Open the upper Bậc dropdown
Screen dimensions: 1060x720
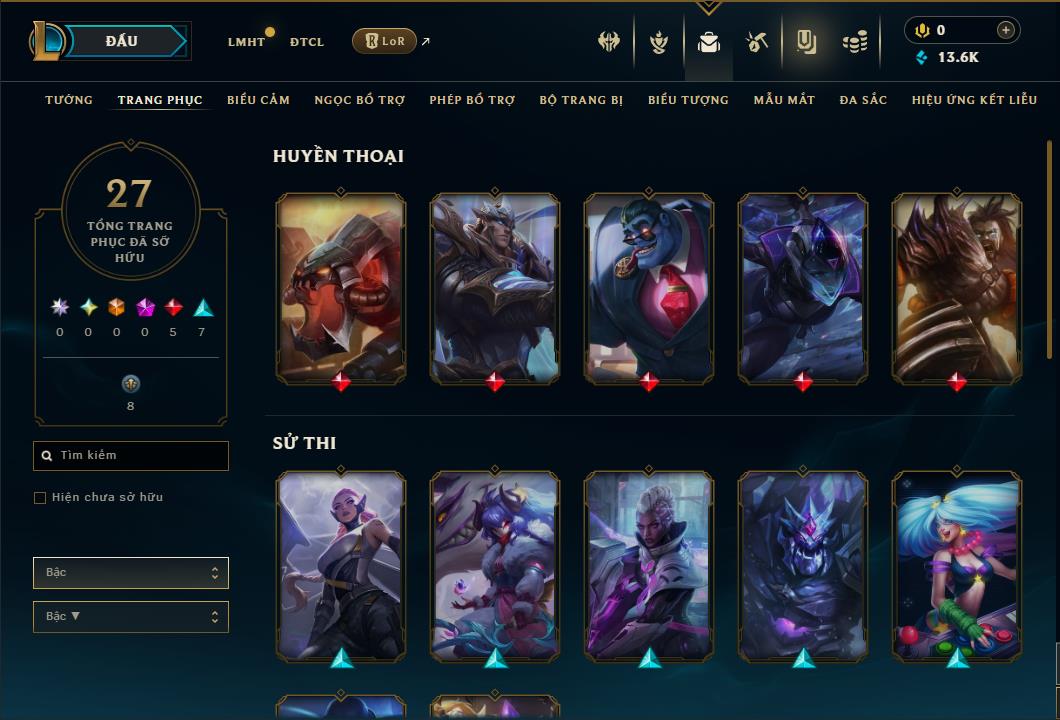point(131,573)
